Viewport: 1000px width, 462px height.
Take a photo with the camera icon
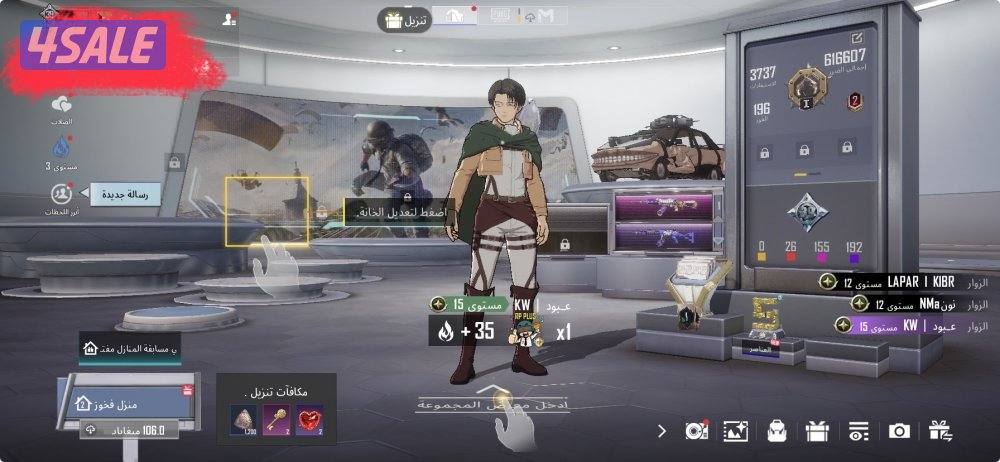(899, 431)
